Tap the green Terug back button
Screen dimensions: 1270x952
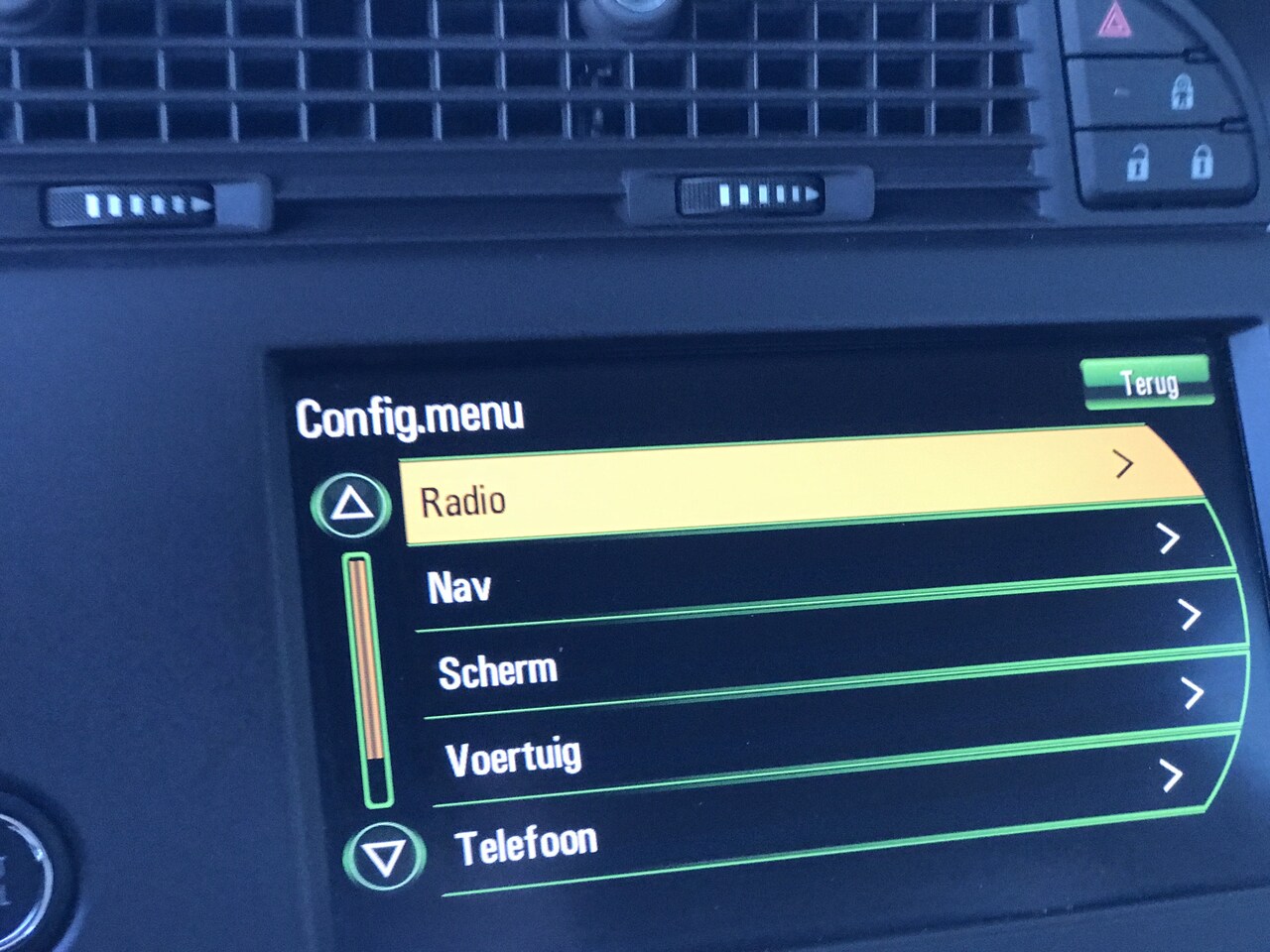1147,382
